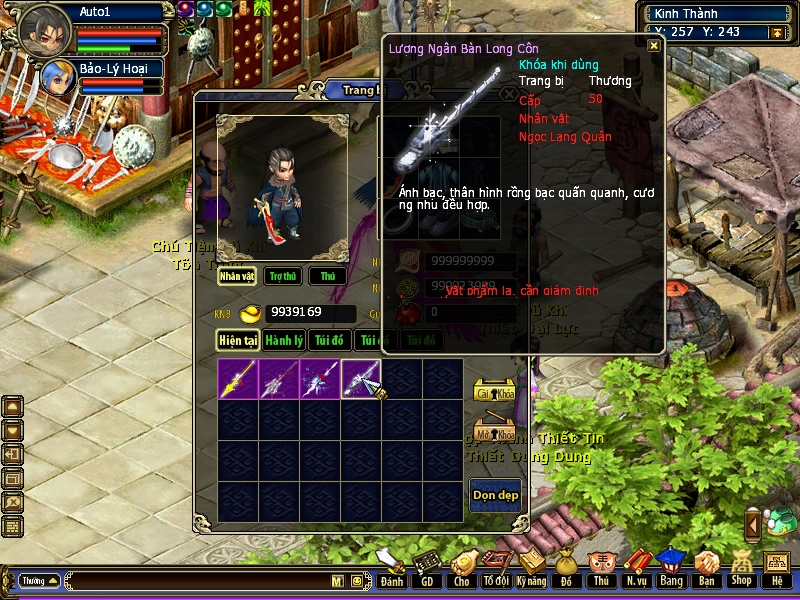Switch to the Thú pet tab
The image size is (800, 600).
327,276
